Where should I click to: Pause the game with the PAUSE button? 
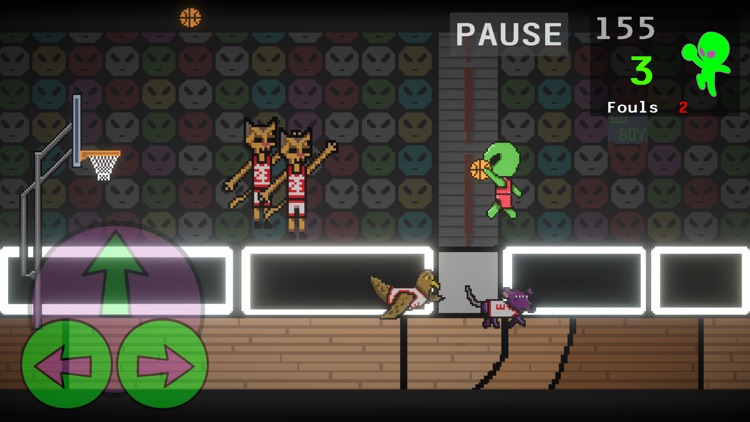coord(509,35)
